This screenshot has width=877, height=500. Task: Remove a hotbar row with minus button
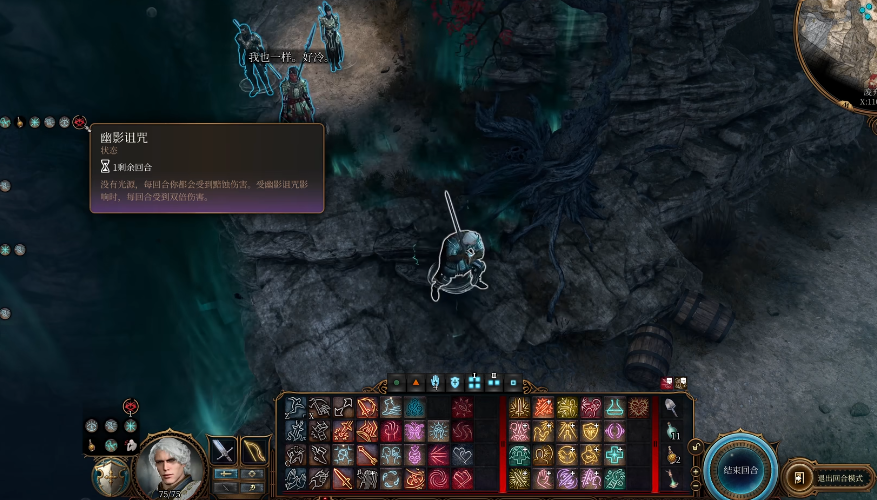point(694,485)
